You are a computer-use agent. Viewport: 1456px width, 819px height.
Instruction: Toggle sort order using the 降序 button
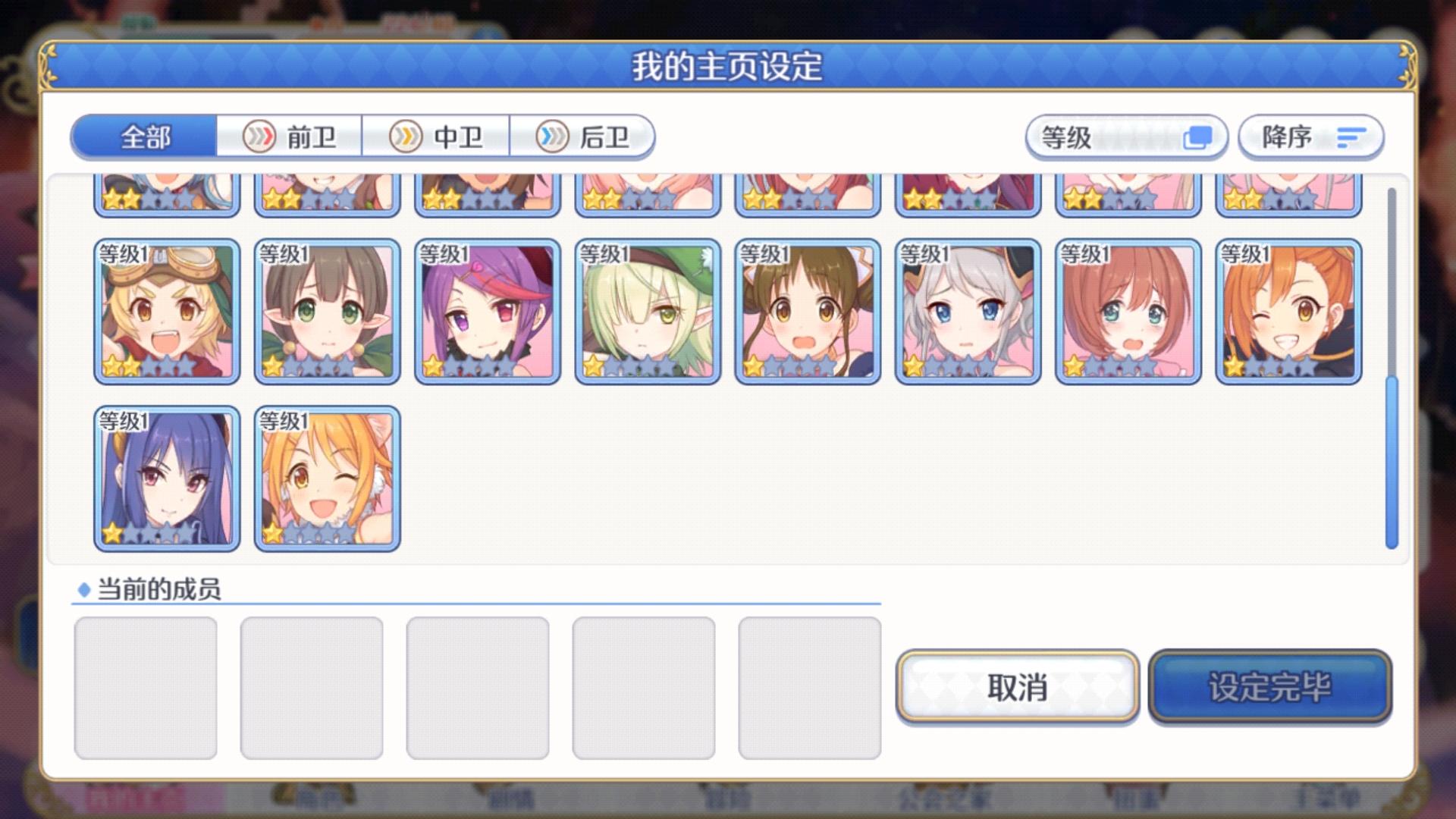click(x=1308, y=137)
